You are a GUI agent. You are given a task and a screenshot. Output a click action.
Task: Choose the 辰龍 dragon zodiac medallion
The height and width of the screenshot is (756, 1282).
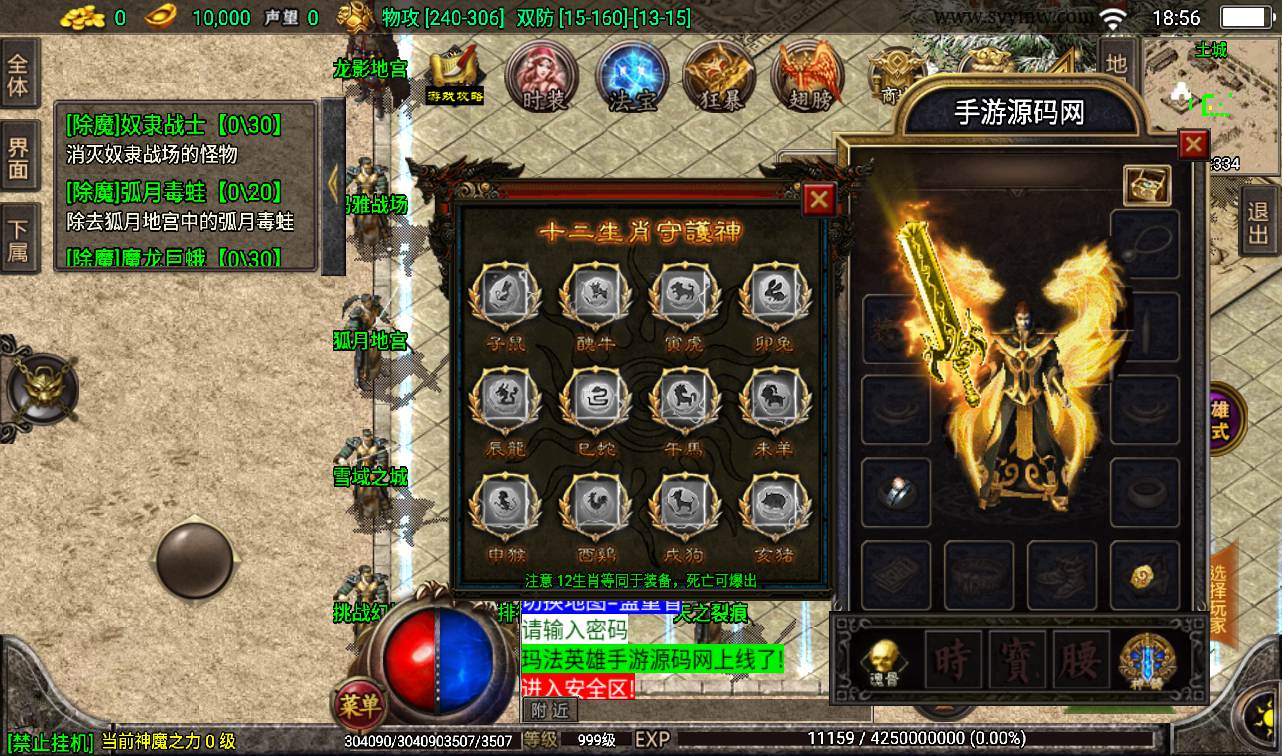(x=505, y=403)
